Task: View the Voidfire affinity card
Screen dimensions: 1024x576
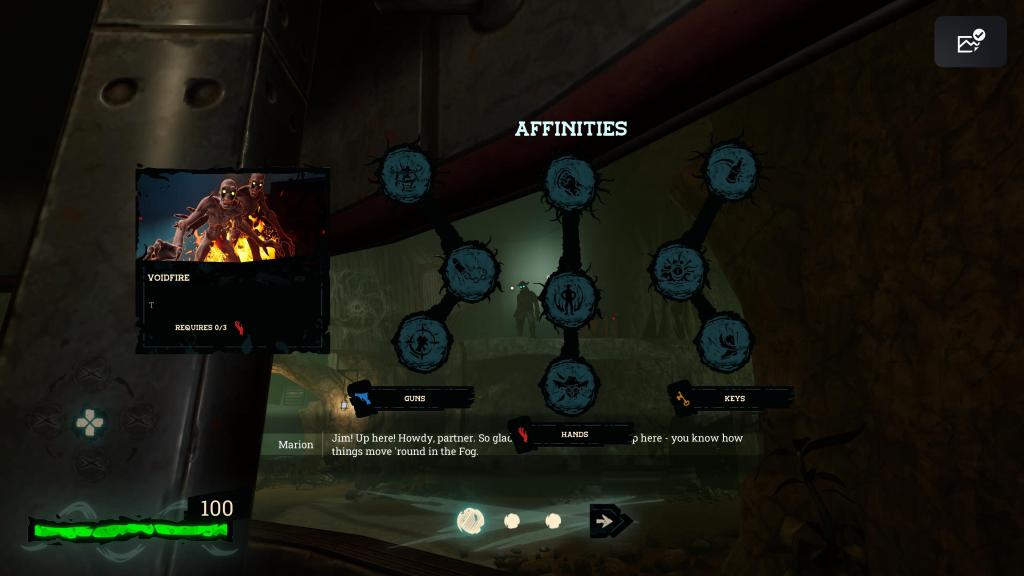Action: 232,260
